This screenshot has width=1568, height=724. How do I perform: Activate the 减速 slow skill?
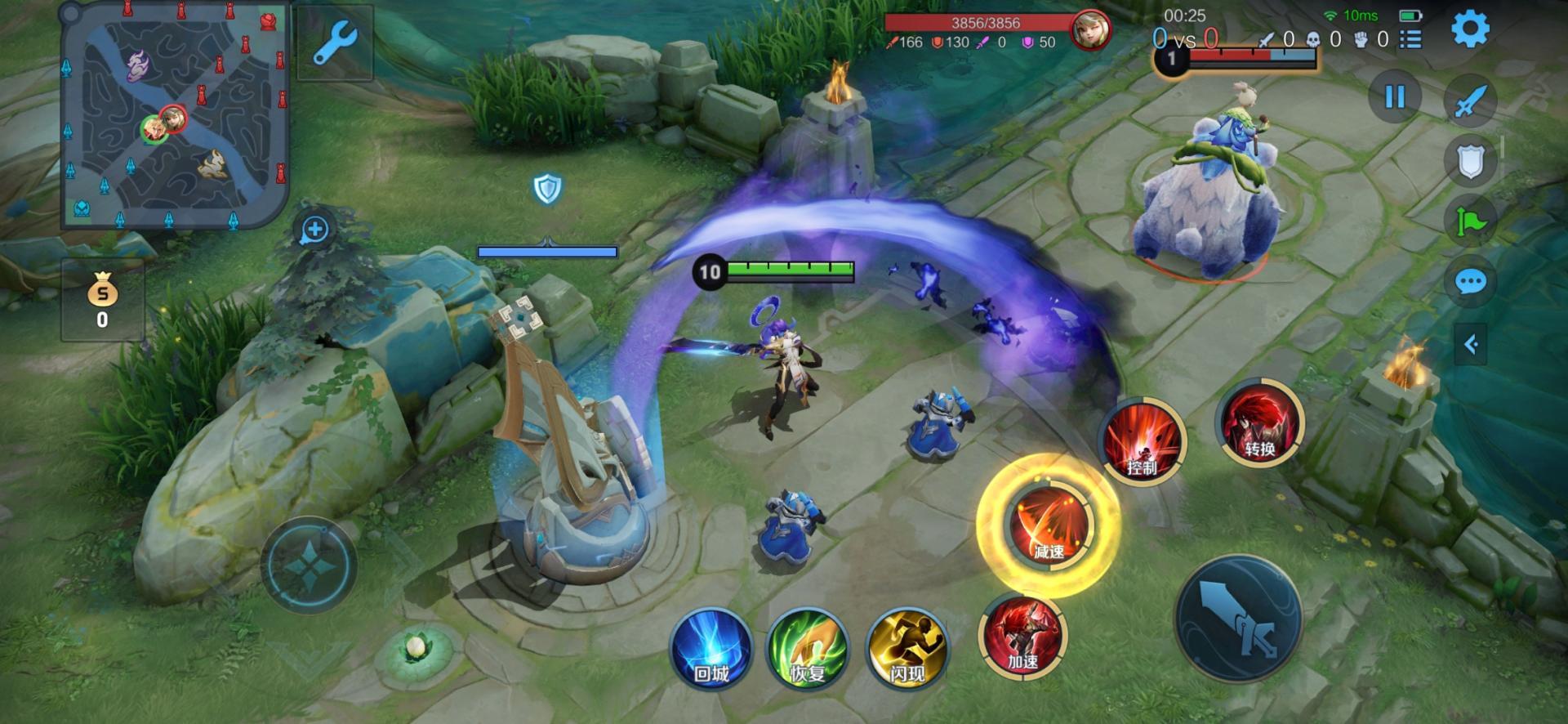[1049, 525]
